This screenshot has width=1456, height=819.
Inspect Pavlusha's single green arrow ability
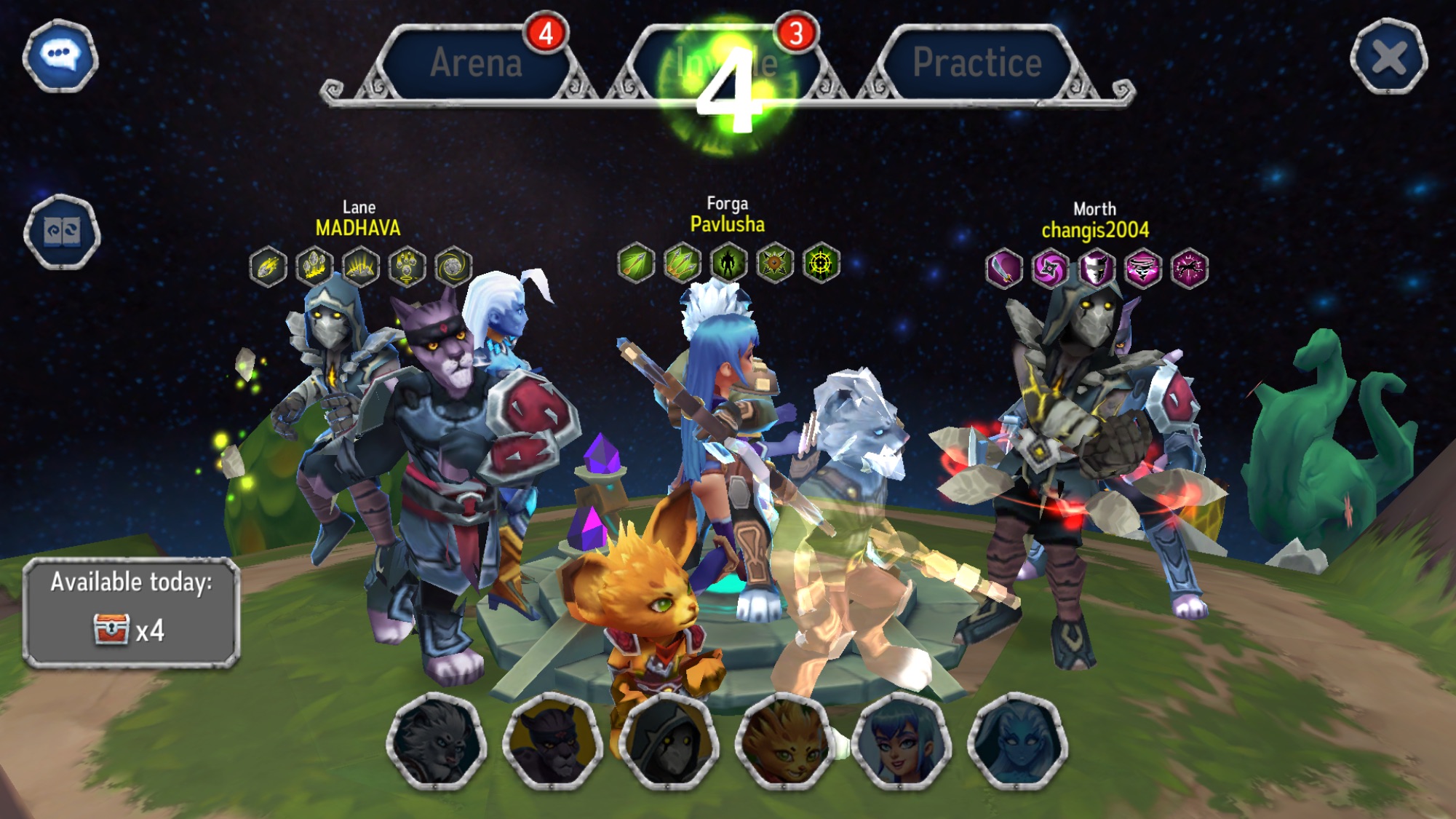[635, 263]
